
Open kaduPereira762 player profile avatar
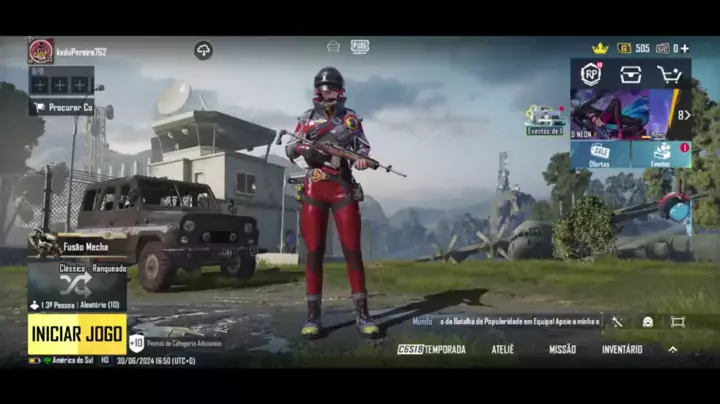click(41, 51)
